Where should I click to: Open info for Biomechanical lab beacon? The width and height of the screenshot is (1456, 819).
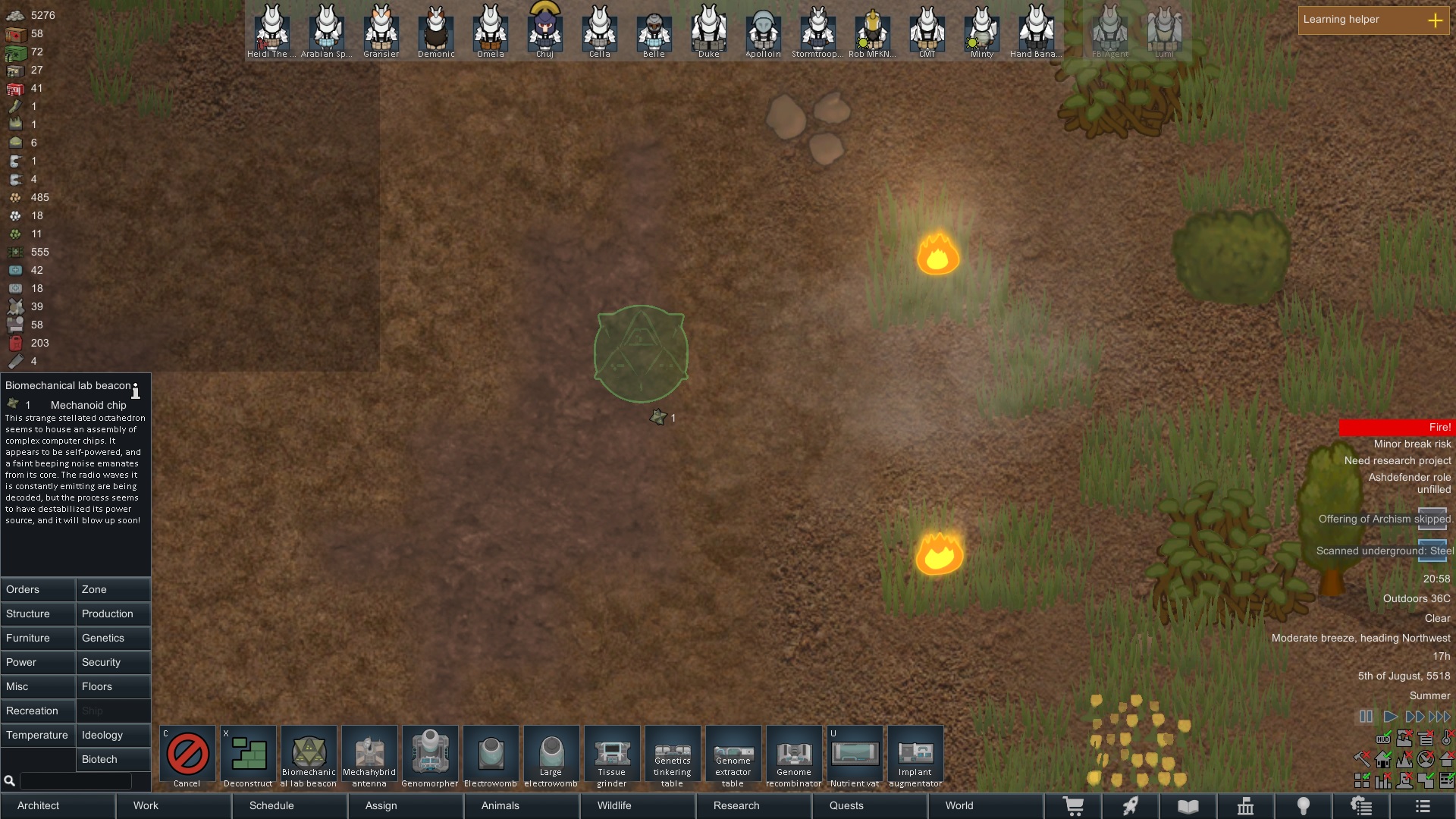coord(136,391)
